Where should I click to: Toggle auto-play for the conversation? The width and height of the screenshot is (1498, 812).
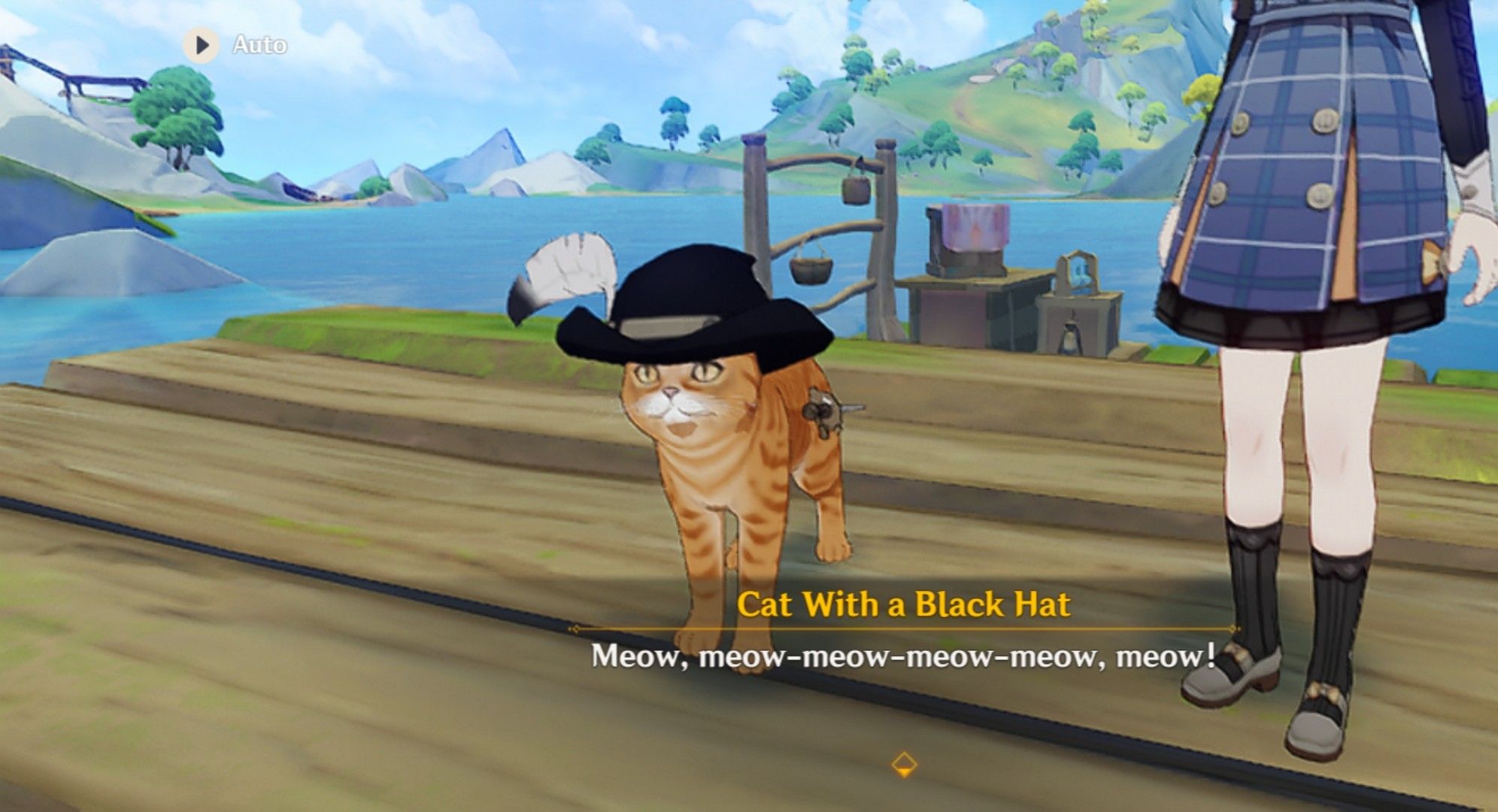click(200, 44)
